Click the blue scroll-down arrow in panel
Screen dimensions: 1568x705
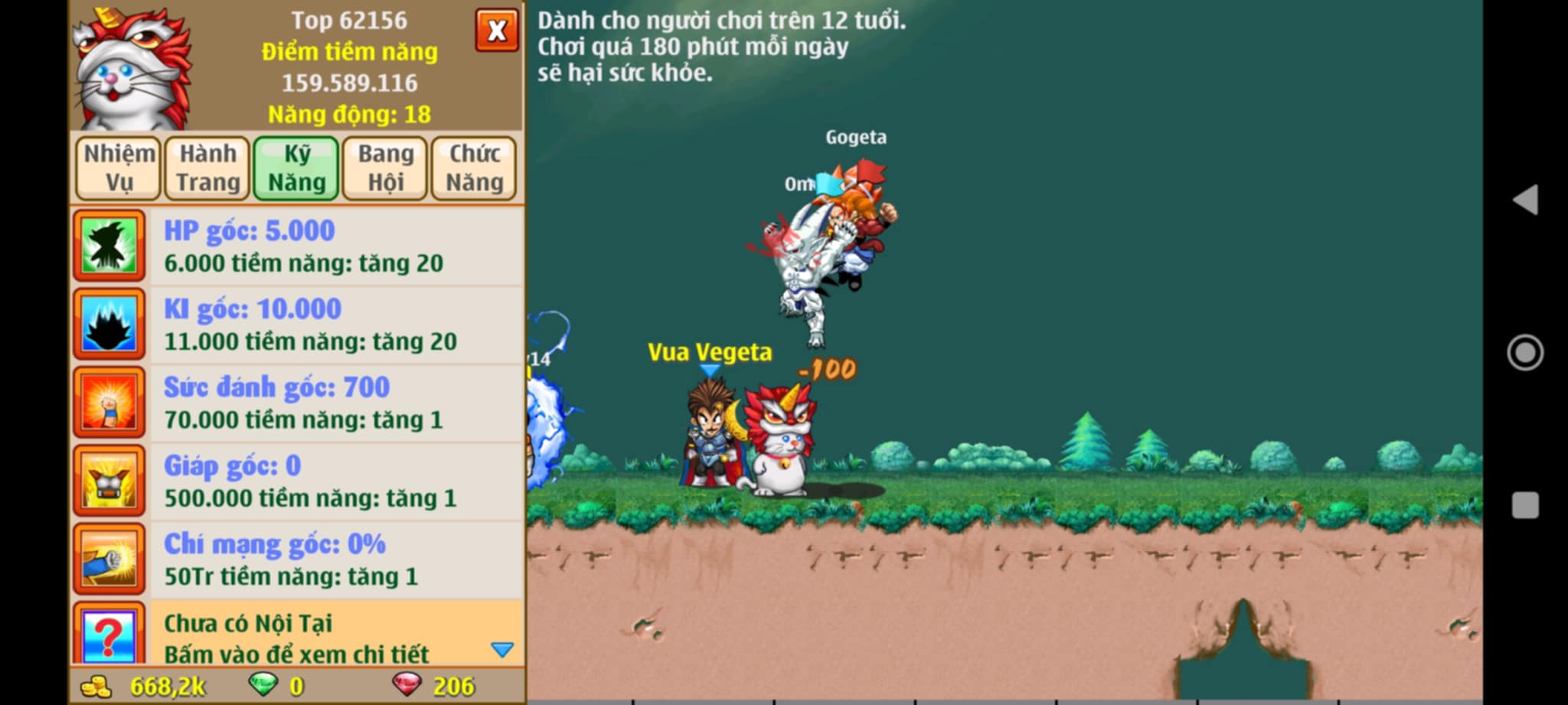pyautogui.click(x=502, y=650)
